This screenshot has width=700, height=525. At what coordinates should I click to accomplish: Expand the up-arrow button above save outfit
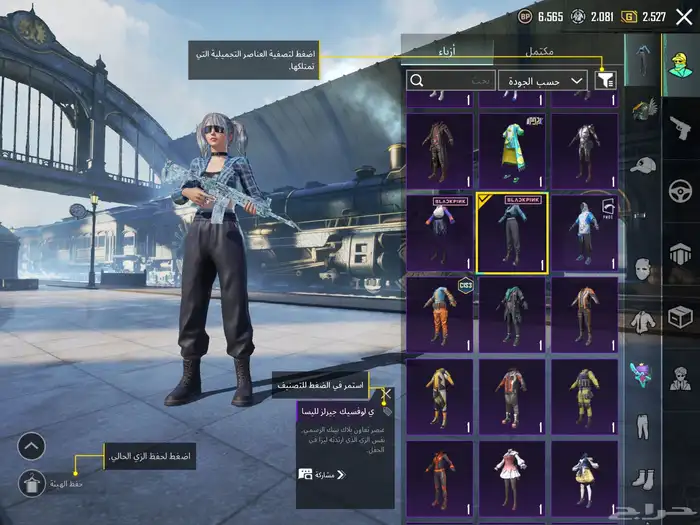coord(32,446)
